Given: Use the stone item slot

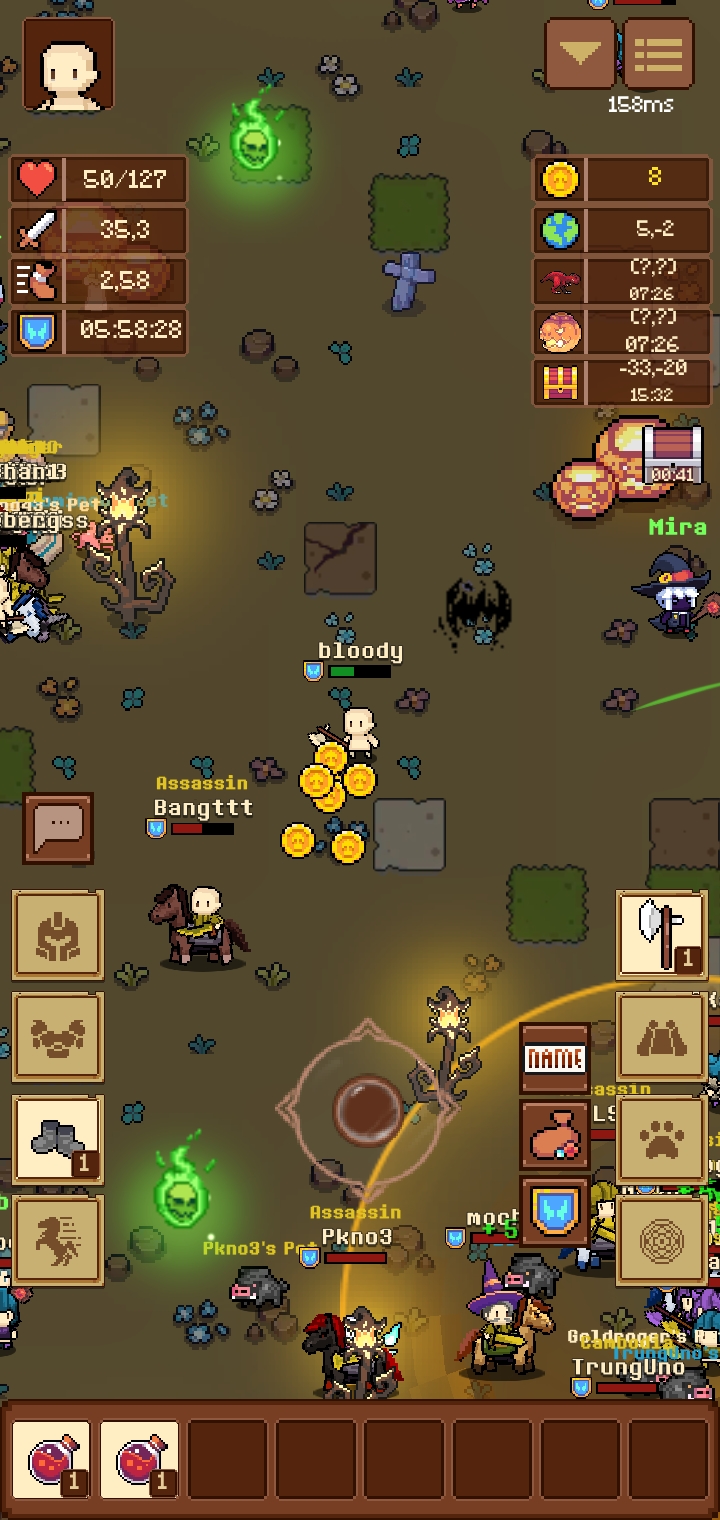Looking at the screenshot, I should [x=58, y=1139].
